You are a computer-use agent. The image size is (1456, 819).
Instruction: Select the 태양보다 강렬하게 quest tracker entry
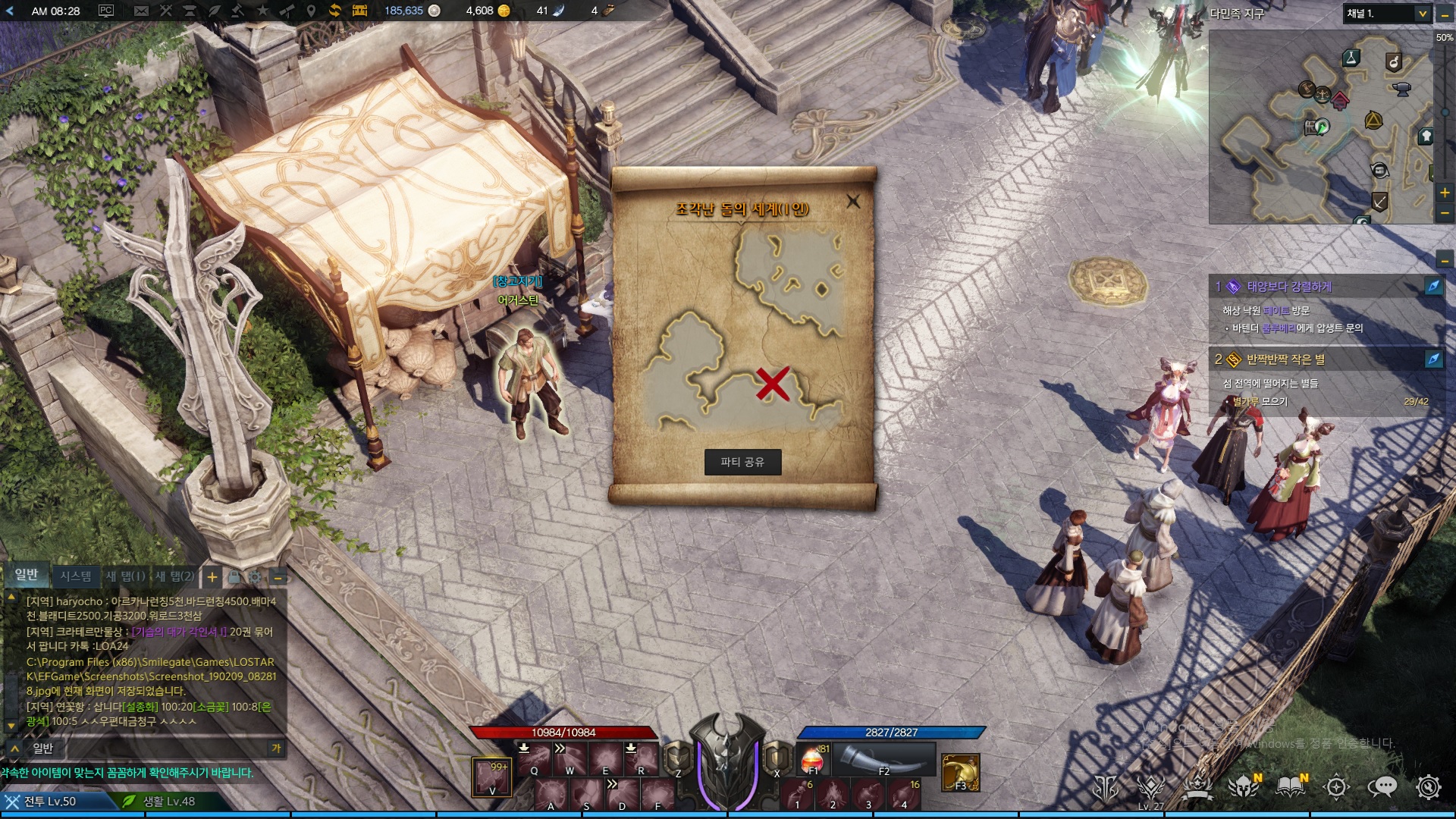(x=1289, y=287)
